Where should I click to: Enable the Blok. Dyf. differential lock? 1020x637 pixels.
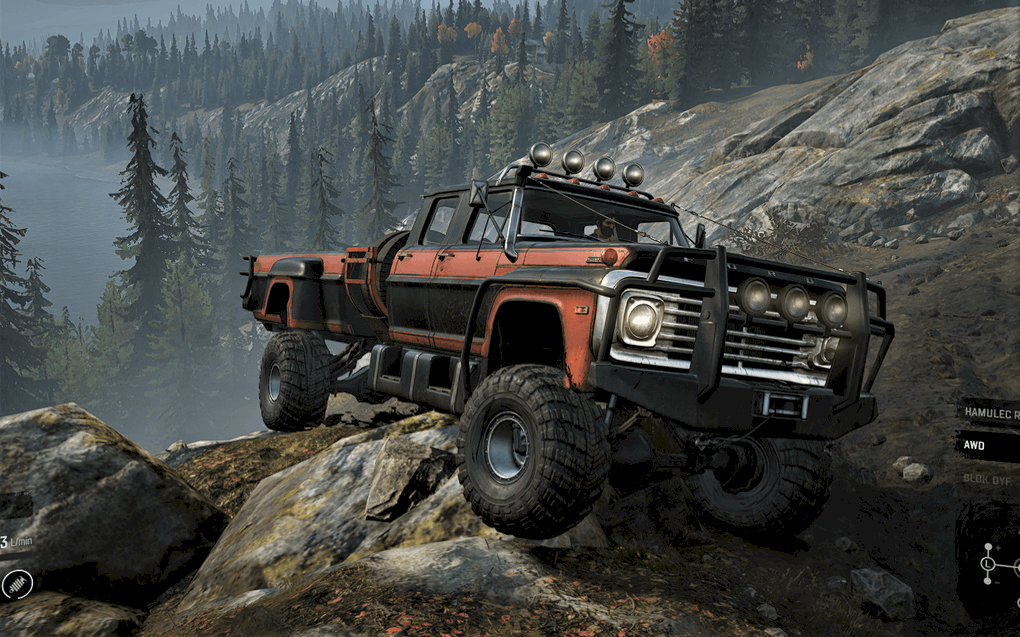pyautogui.click(x=988, y=478)
